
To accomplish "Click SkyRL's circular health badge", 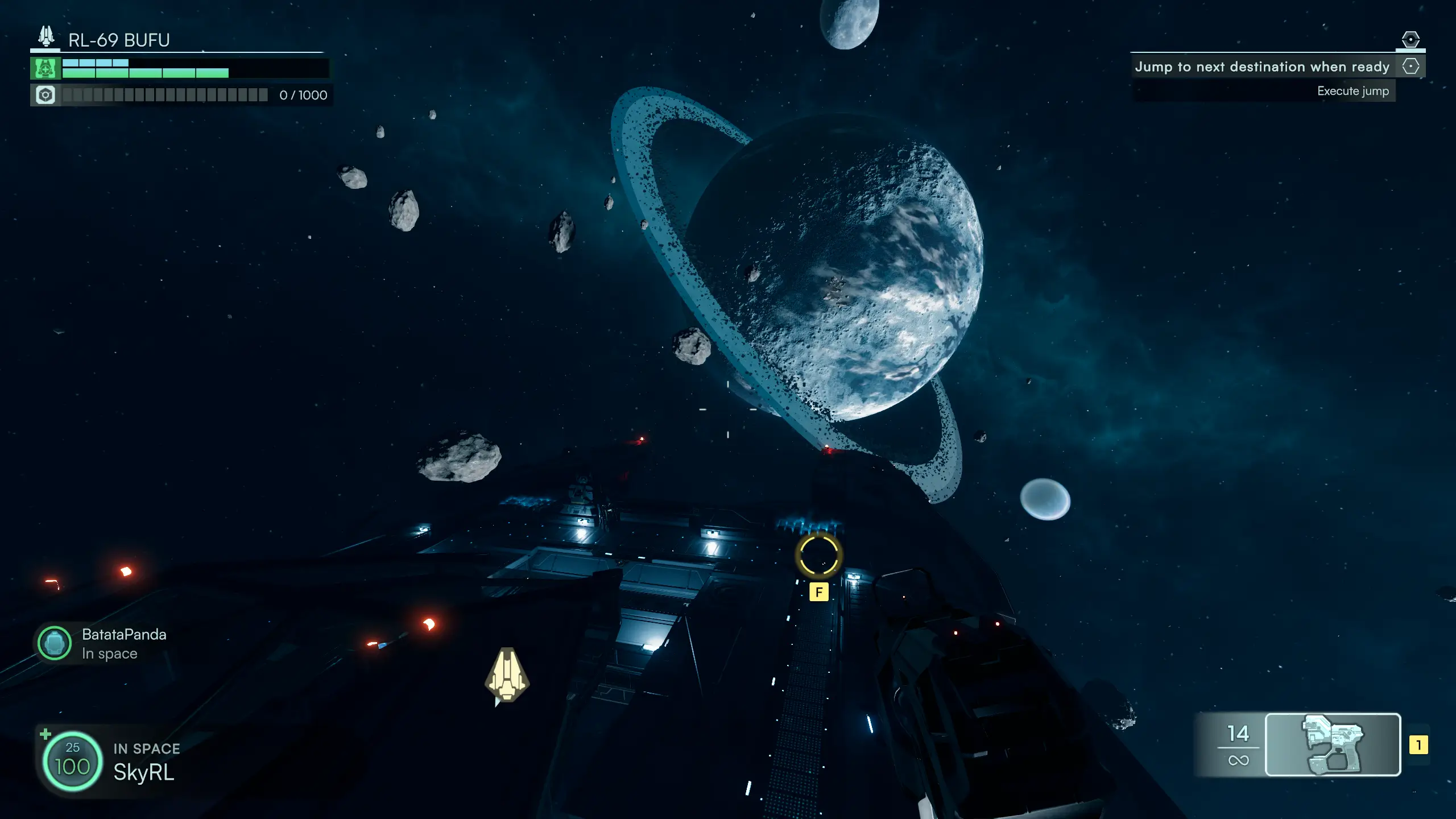I will pyautogui.click(x=72, y=760).
